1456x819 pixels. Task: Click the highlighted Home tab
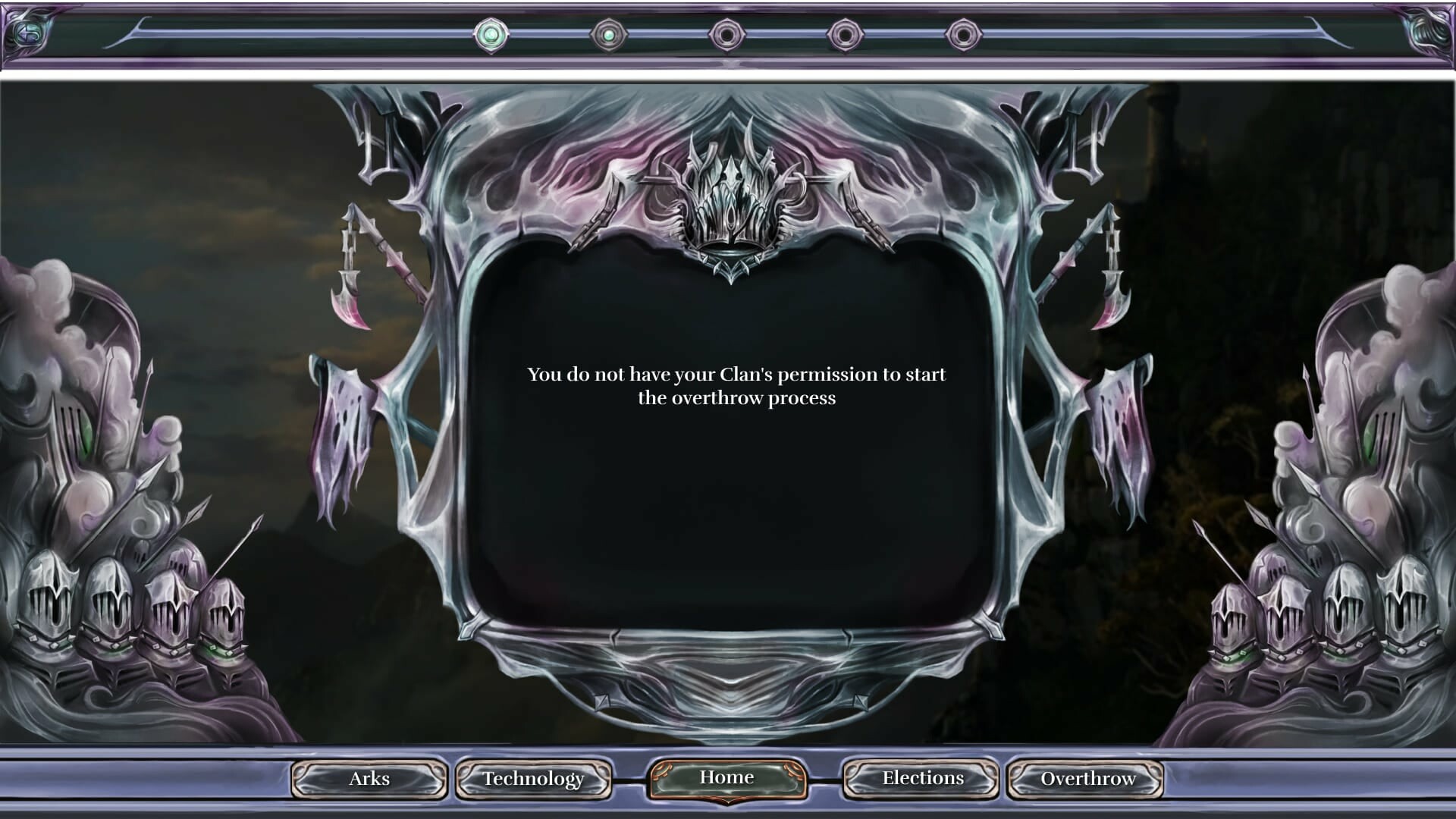[x=727, y=777]
